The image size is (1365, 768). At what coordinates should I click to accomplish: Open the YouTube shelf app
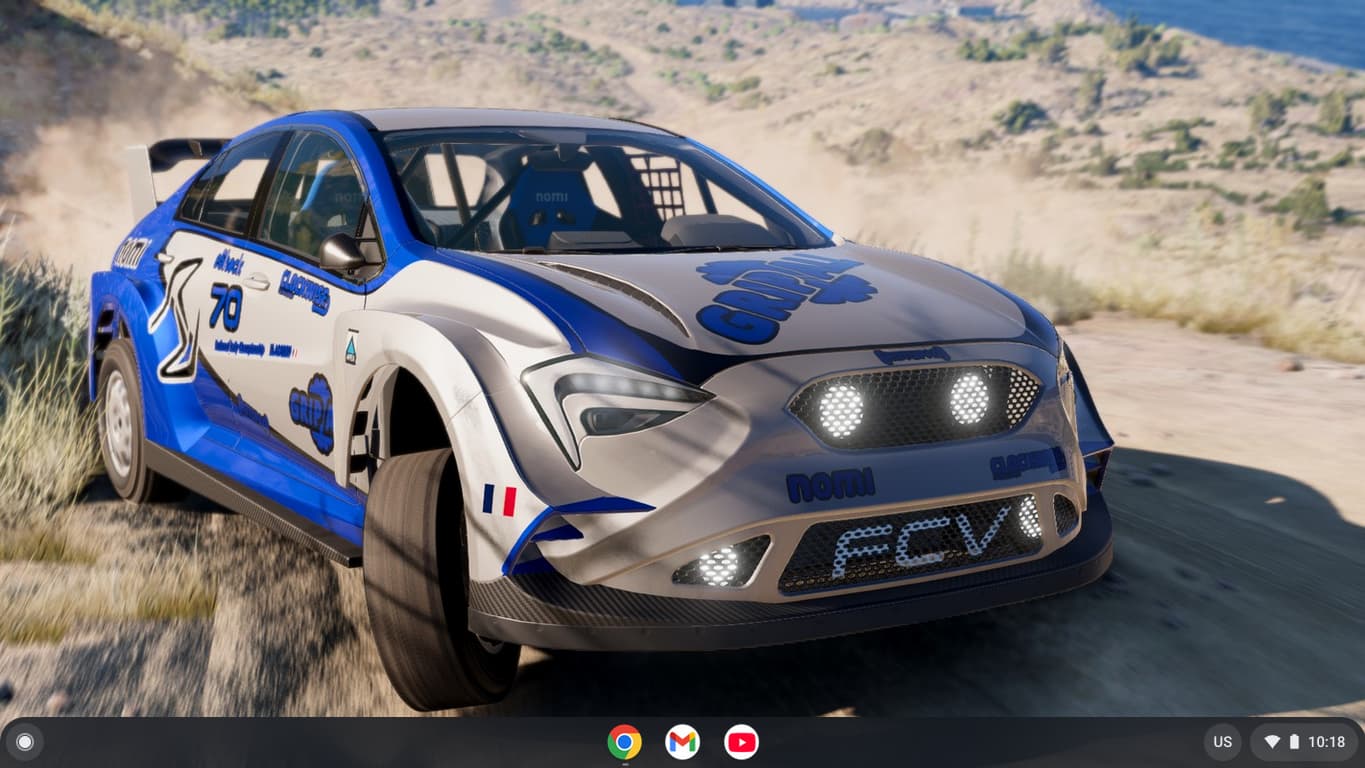point(741,742)
